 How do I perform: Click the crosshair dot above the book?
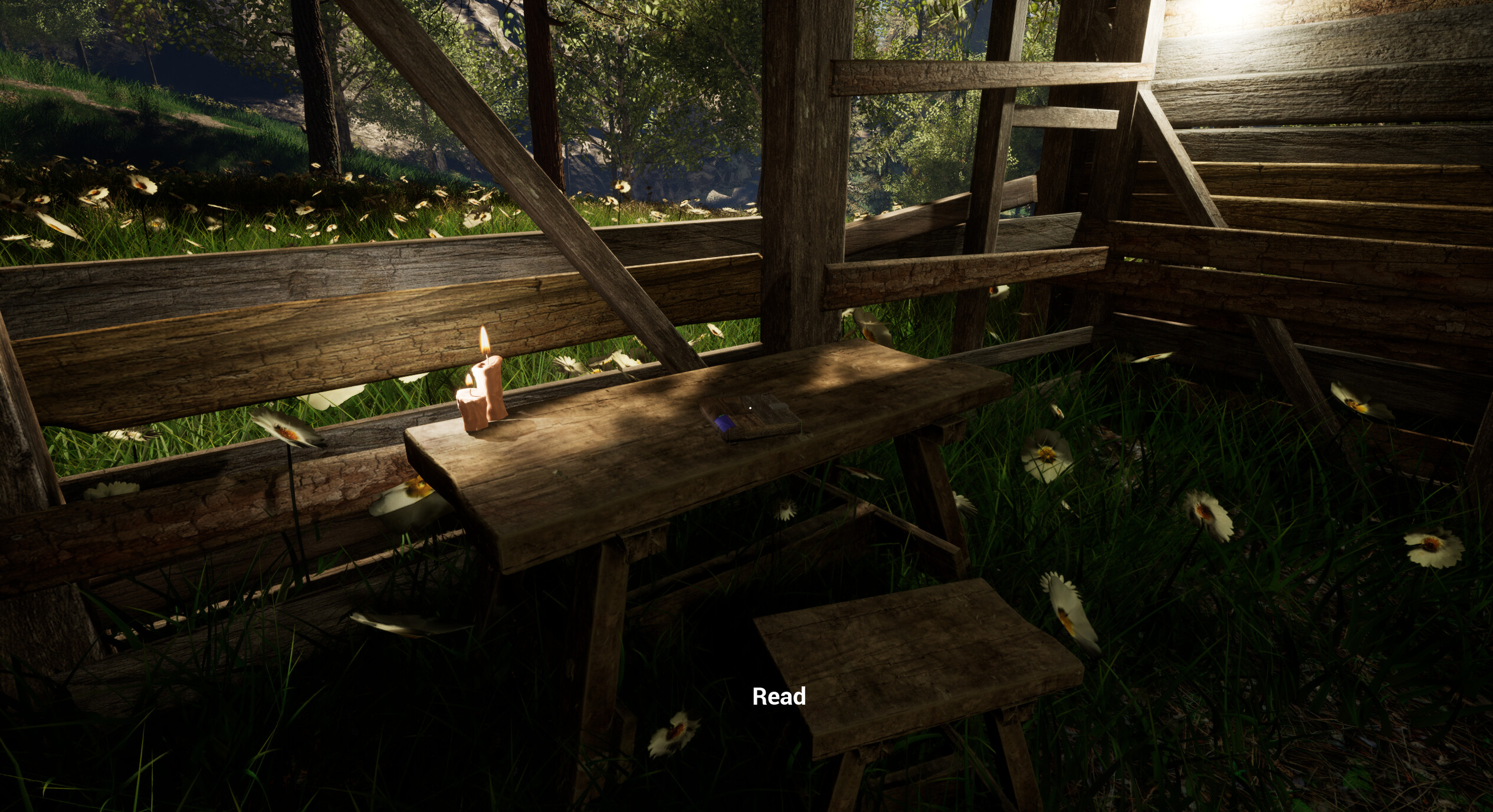point(750,408)
